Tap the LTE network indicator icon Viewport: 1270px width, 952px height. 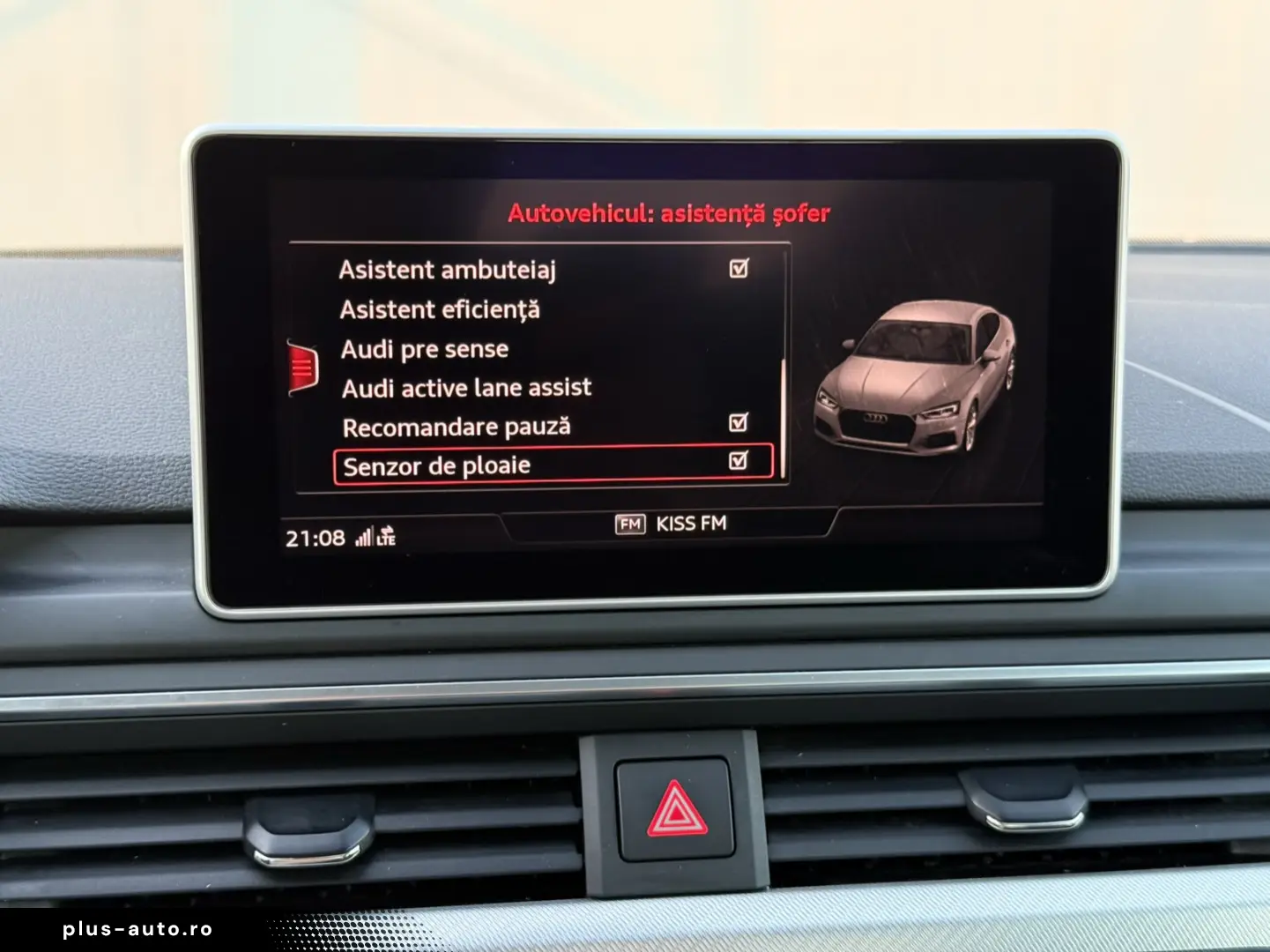[386, 537]
